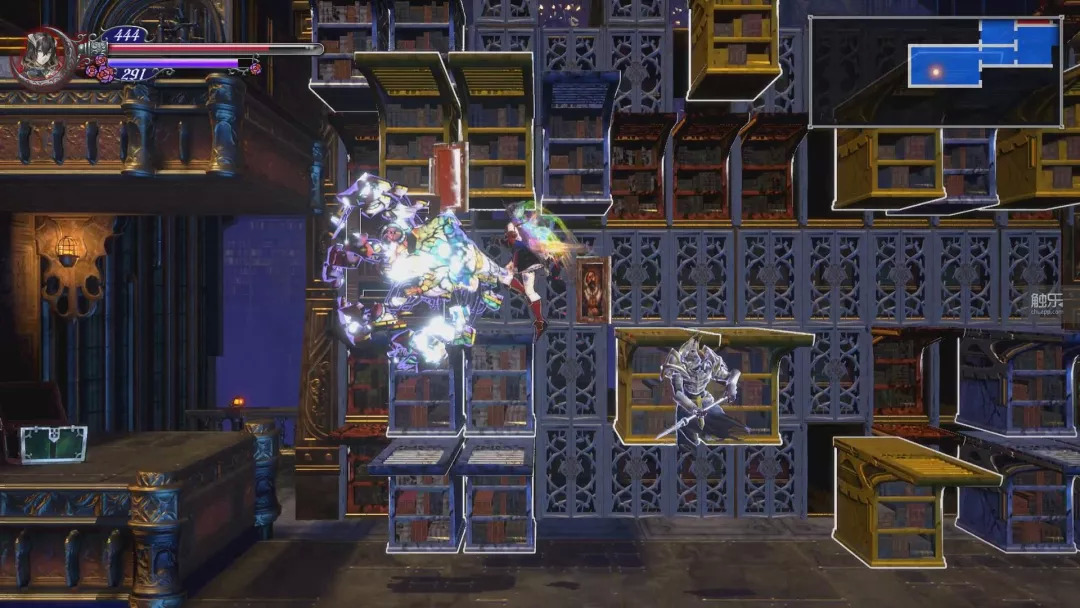Click the minimap in the corner
This screenshot has height=608, width=1080.
pyautogui.click(x=935, y=71)
